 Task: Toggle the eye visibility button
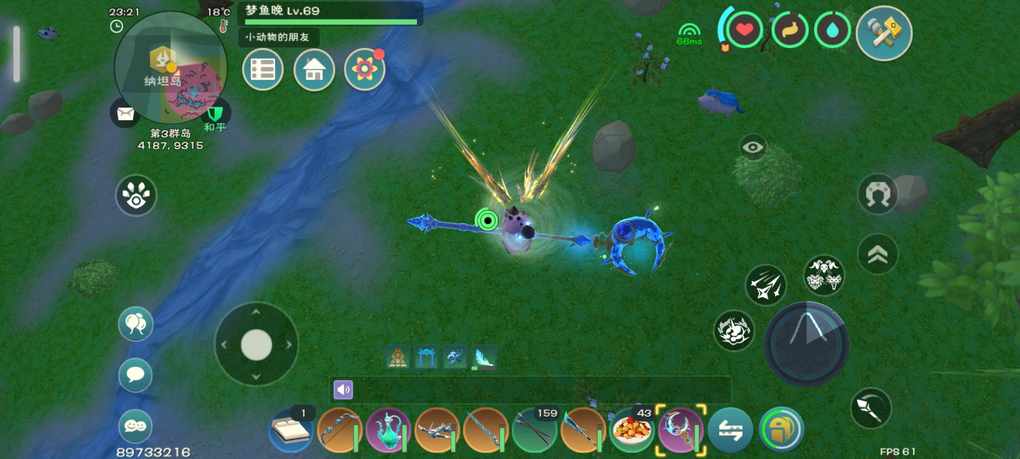click(753, 148)
